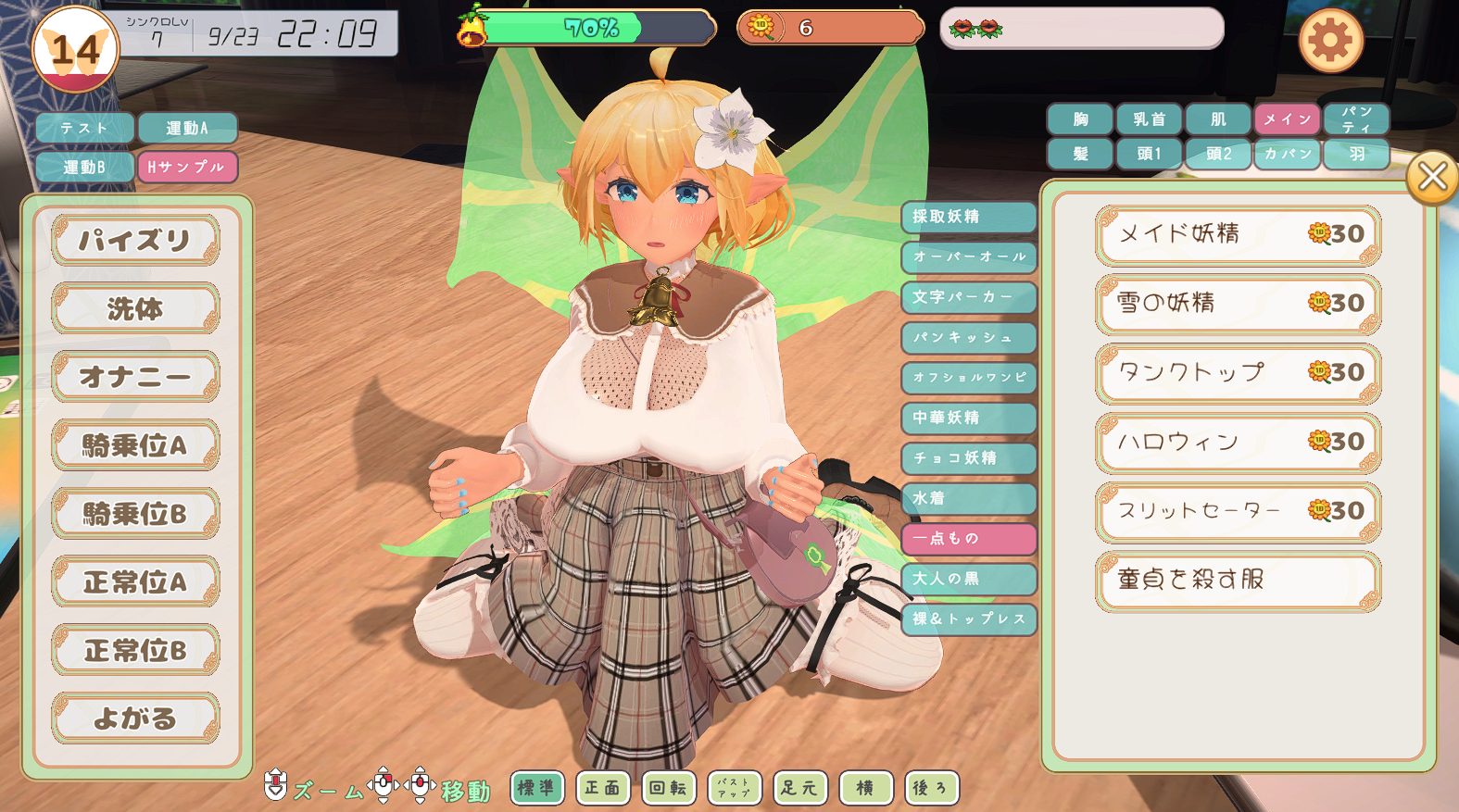Image resolution: width=1459 pixels, height=812 pixels.
Task: Select the メイド妖精 outfit
Action: (1237, 234)
